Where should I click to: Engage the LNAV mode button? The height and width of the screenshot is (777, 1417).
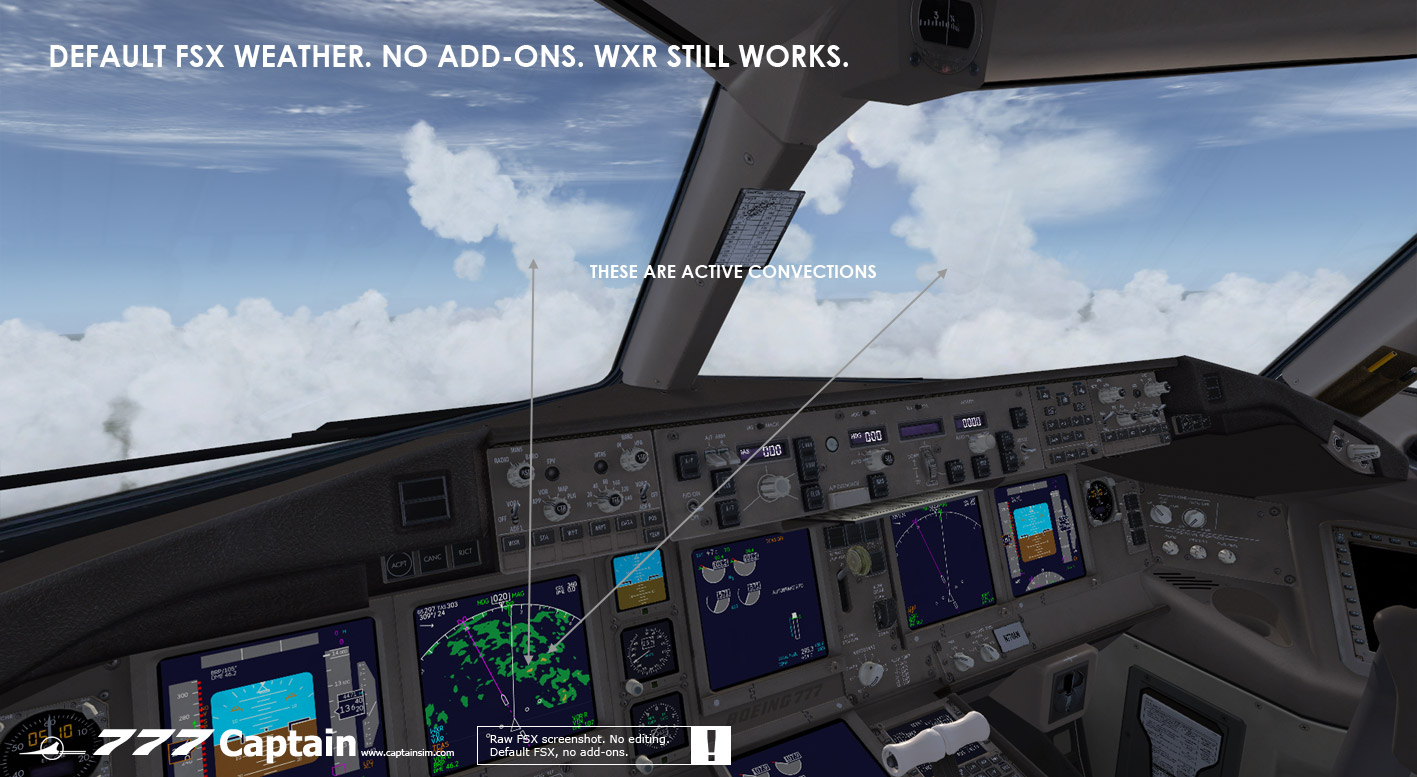pyautogui.click(x=805, y=446)
